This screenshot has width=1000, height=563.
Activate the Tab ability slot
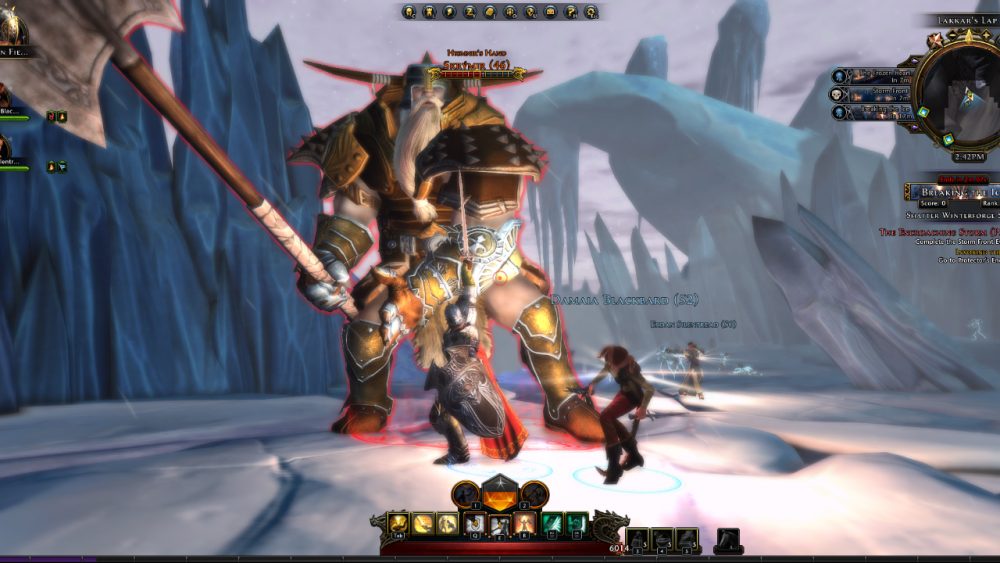(400, 523)
